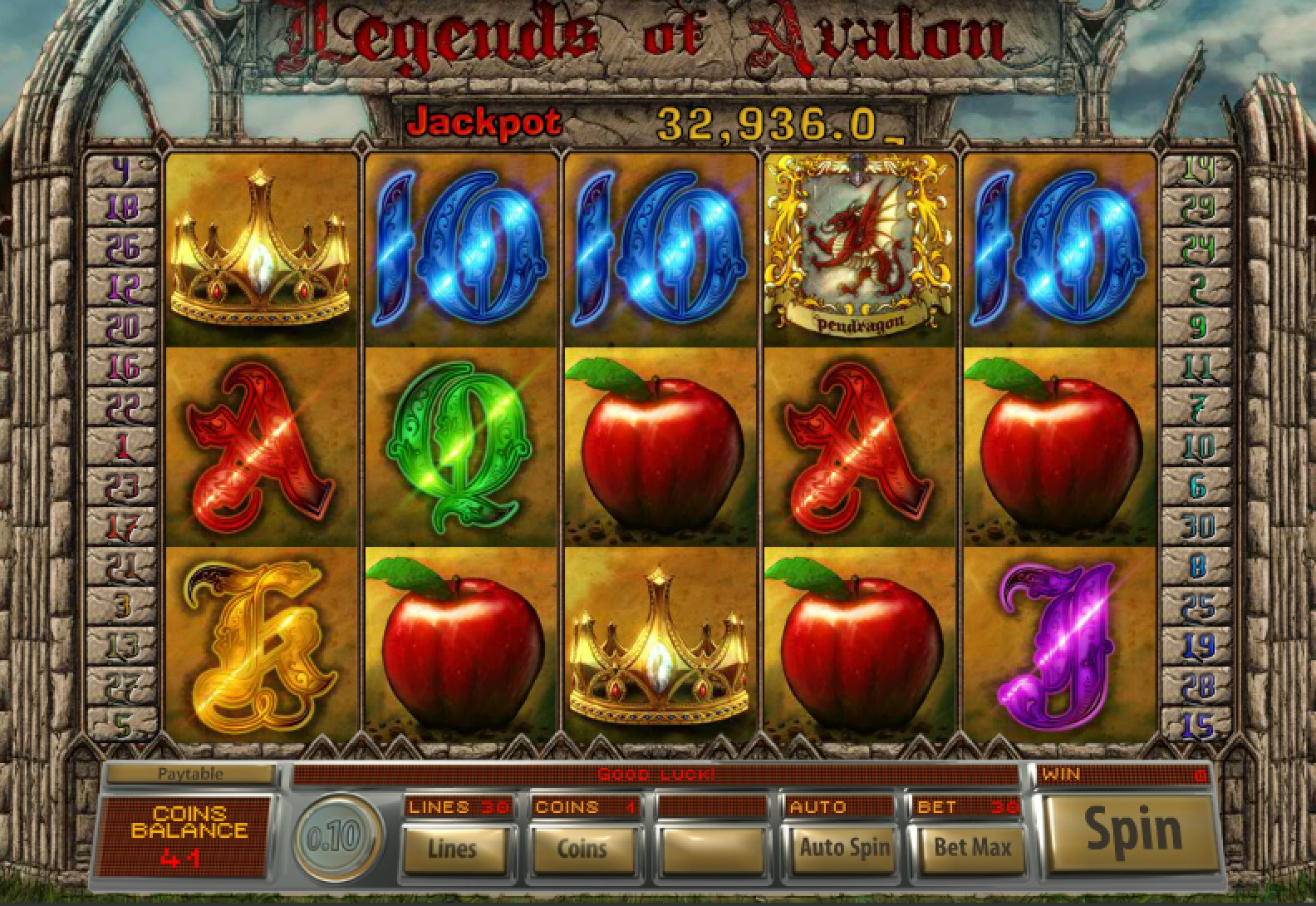Show payline number 4

[x=122, y=170]
